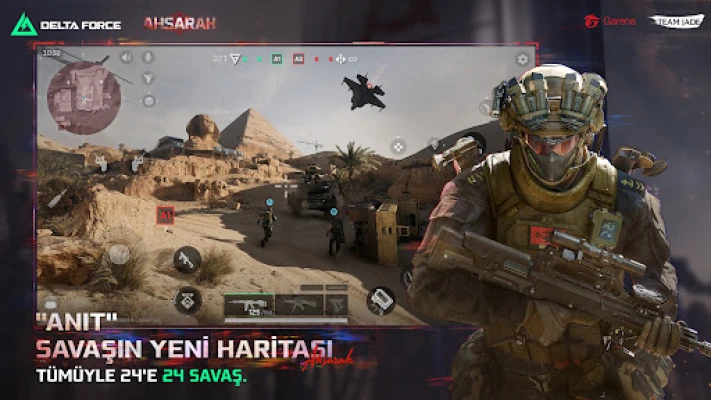711x400 pixels.
Task: Select the A1 objective marker
Action: 275,60
